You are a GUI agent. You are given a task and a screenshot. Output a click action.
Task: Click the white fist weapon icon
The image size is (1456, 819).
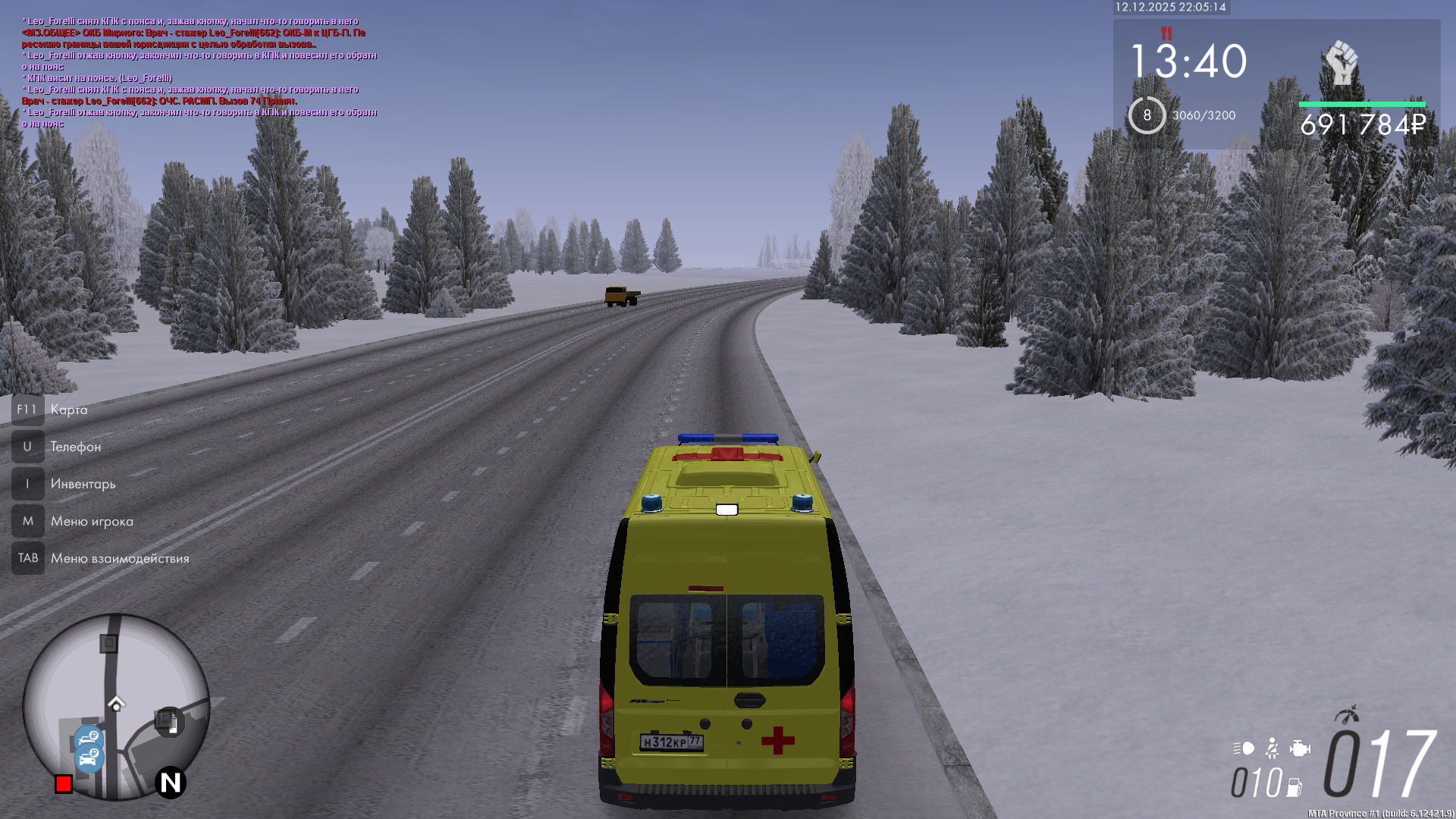pyautogui.click(x=1341, y=64)
